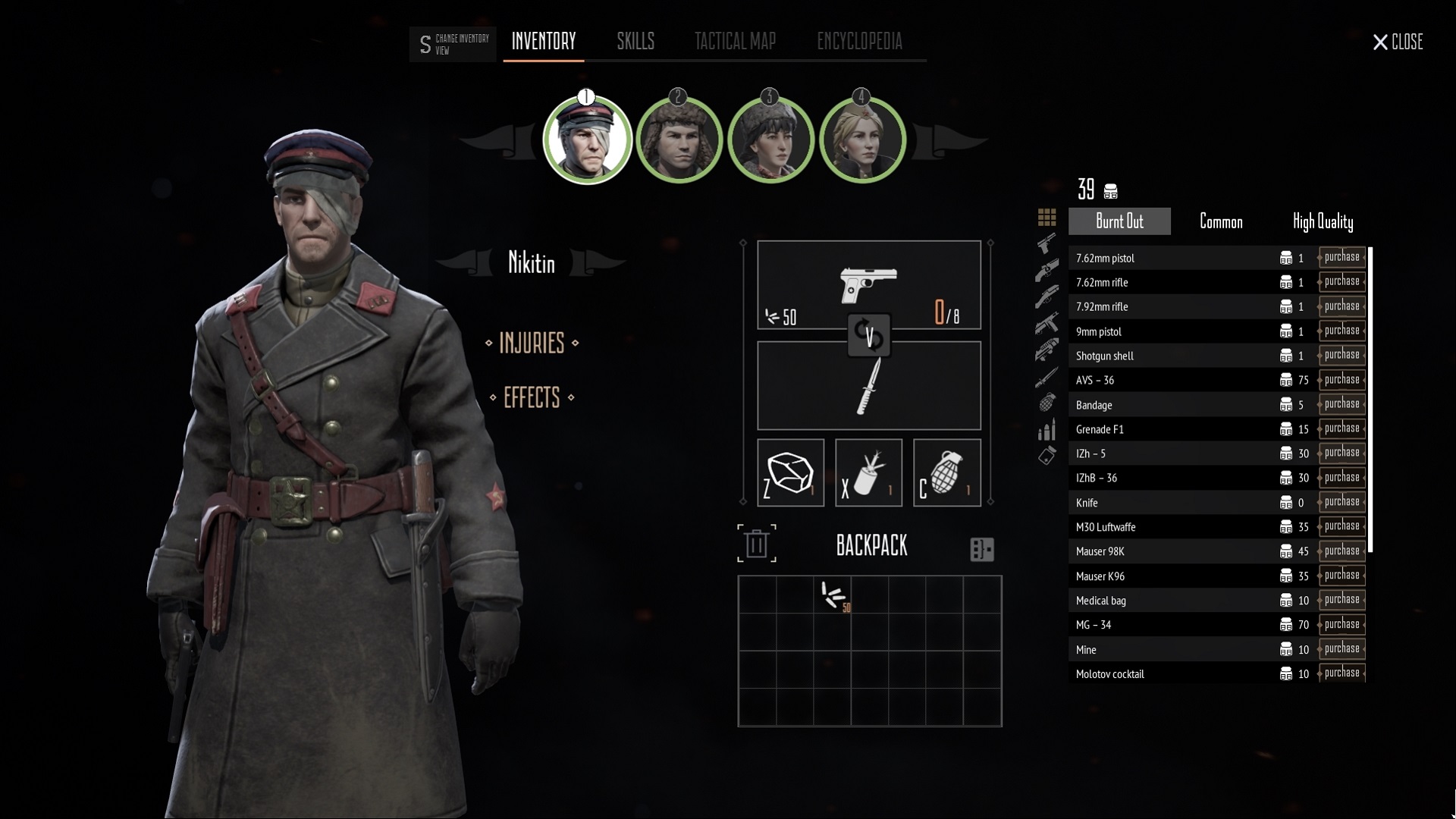
Task: Select the blonde woman's portrait
Action: (x=862, y=141)
